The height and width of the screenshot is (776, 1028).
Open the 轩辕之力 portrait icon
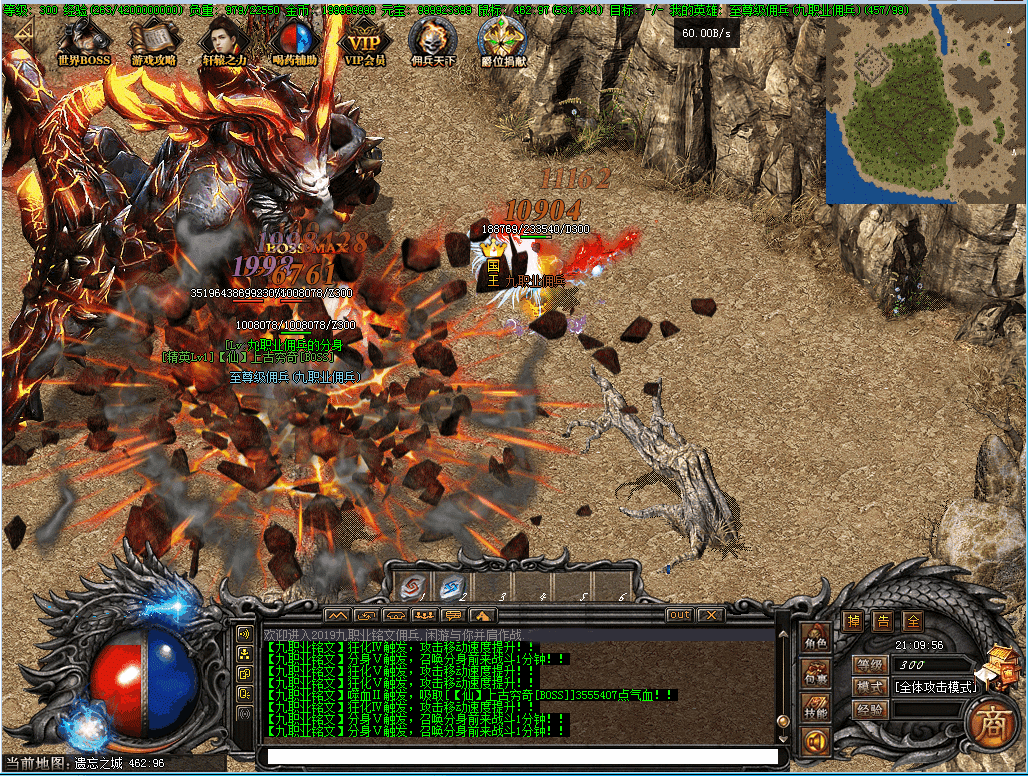pyautogui.click(x=224, y=42)
